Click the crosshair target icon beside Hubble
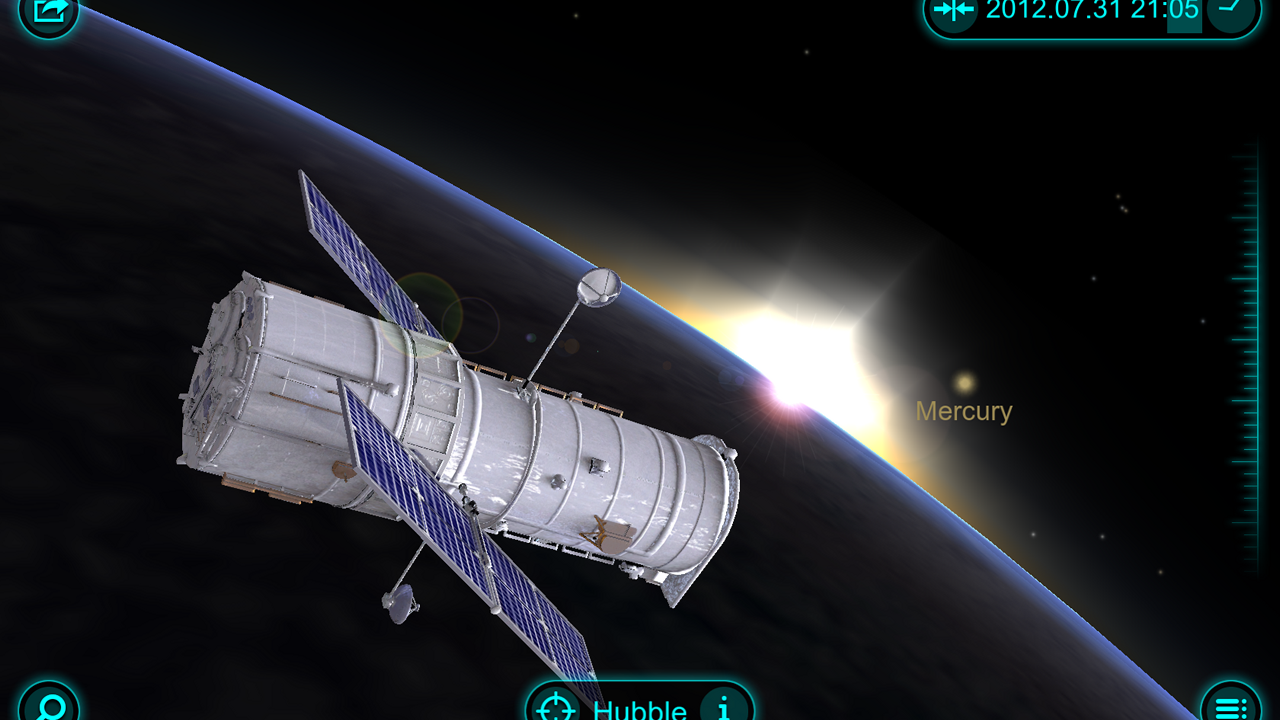Viewport: 1280px width, 720px height. pos(555,708)
